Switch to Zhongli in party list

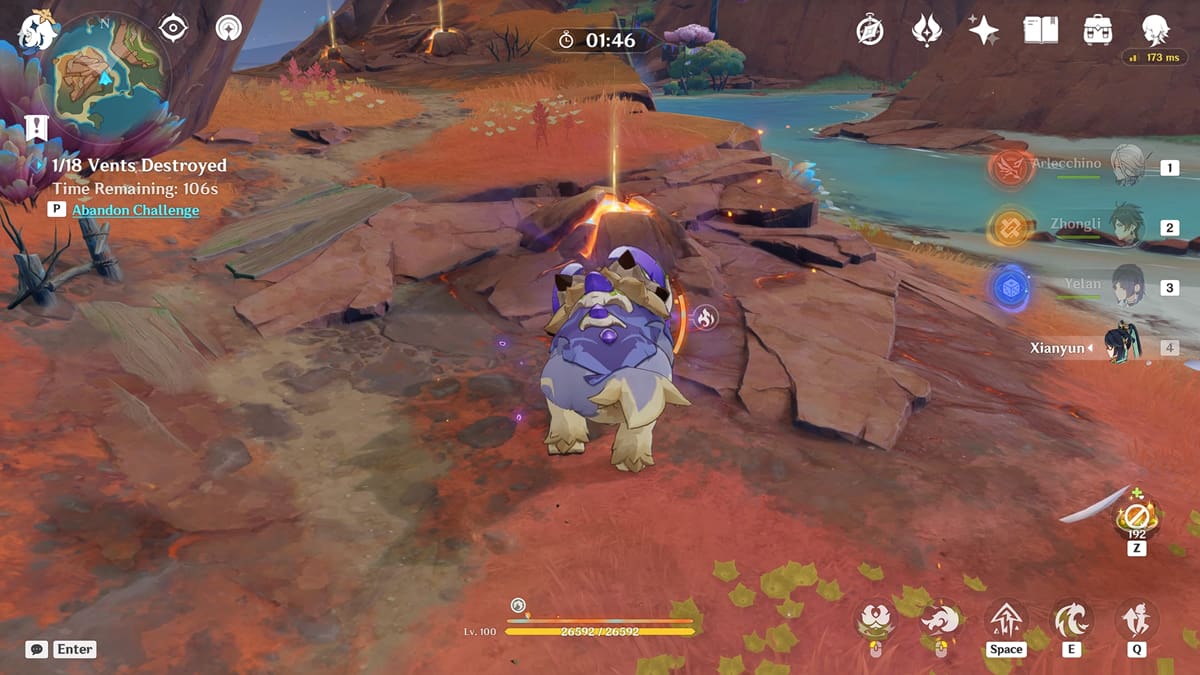point(1129,226)
